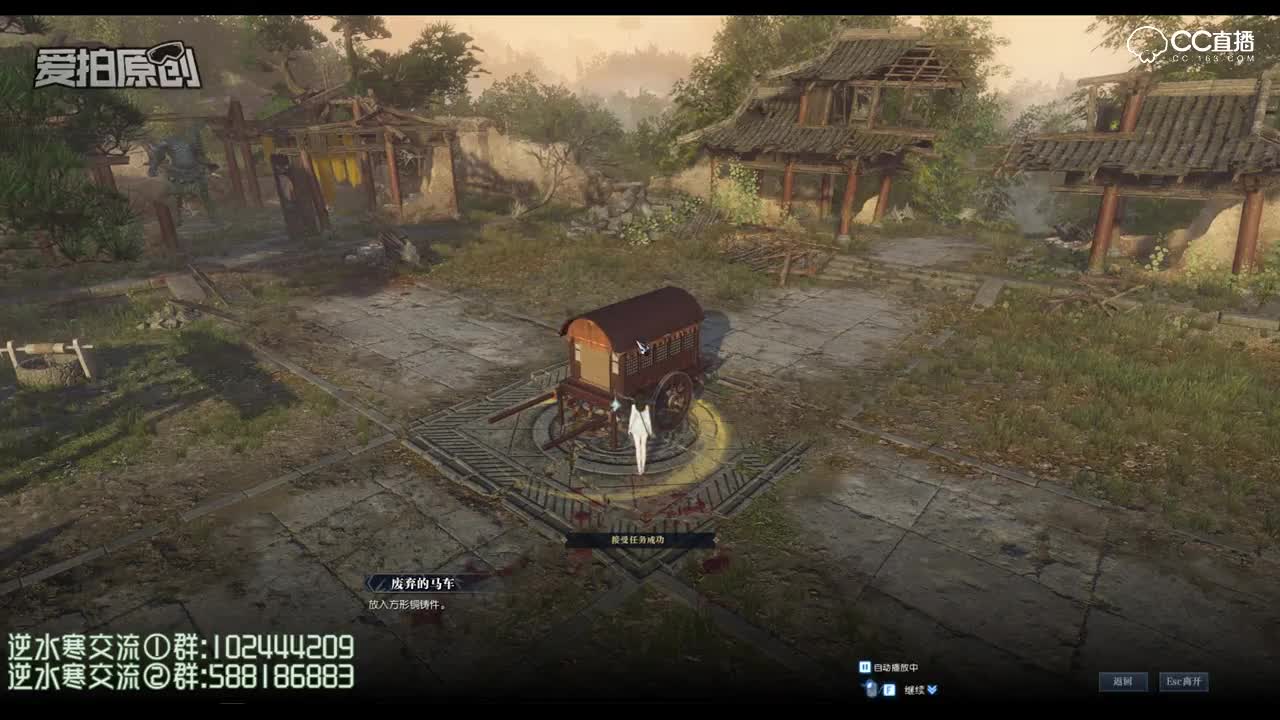Select the 接受任务成功 notification message

tap(638, 539)
